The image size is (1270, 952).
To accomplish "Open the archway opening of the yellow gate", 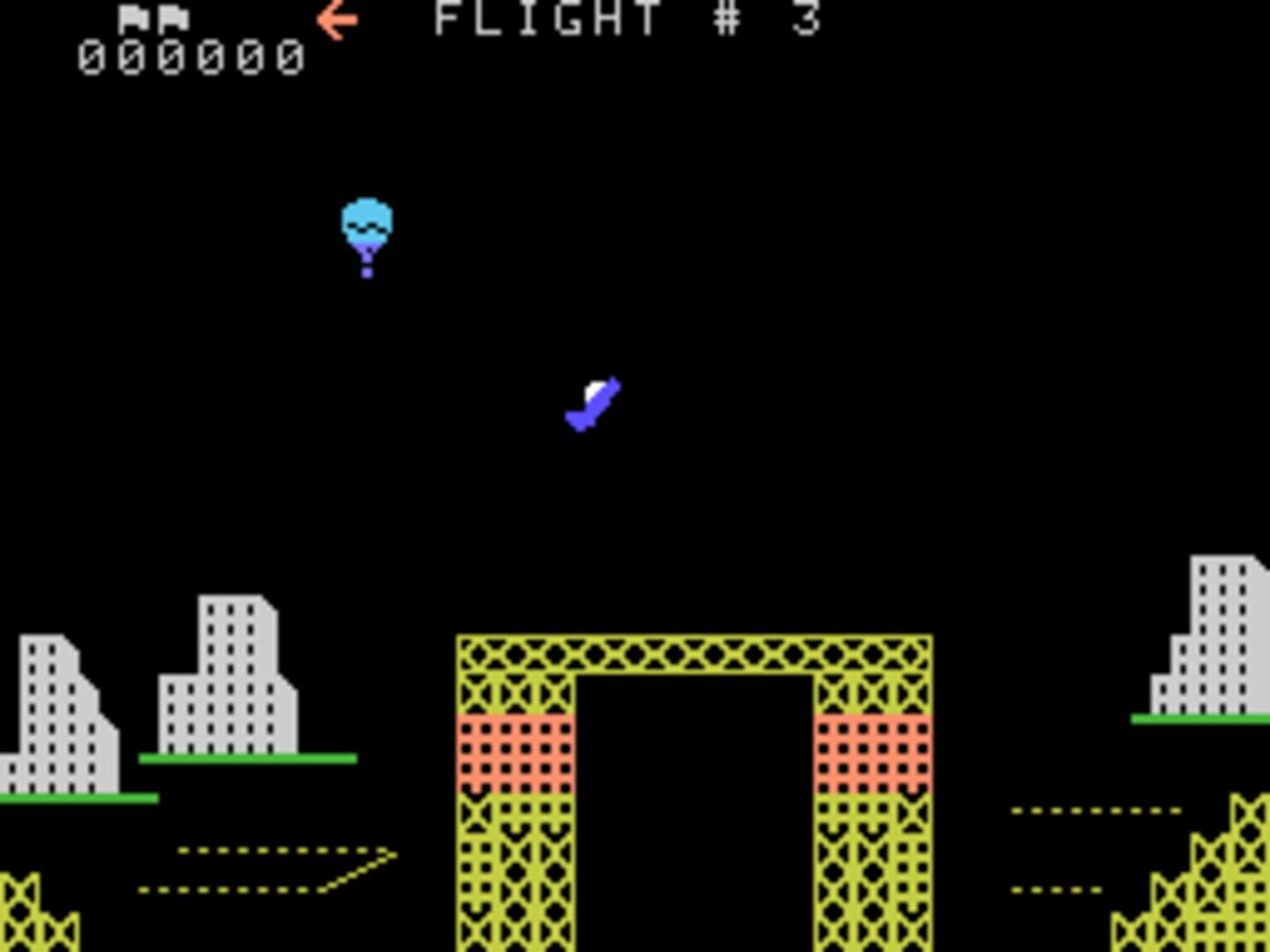I will [697, 811].
